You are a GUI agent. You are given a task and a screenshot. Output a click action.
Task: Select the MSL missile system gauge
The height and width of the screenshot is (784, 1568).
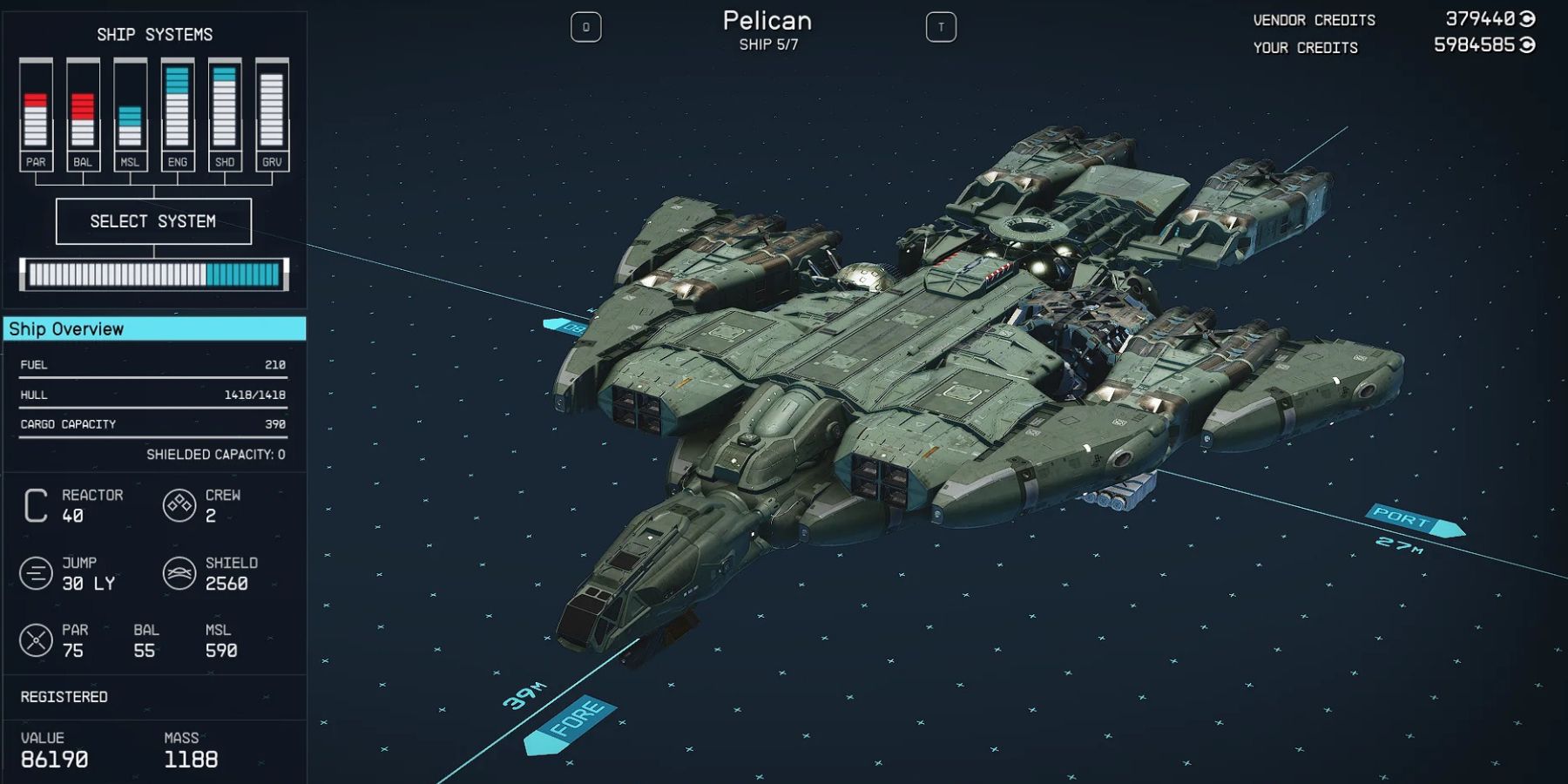pyautogui.click(x=129, y=113)
